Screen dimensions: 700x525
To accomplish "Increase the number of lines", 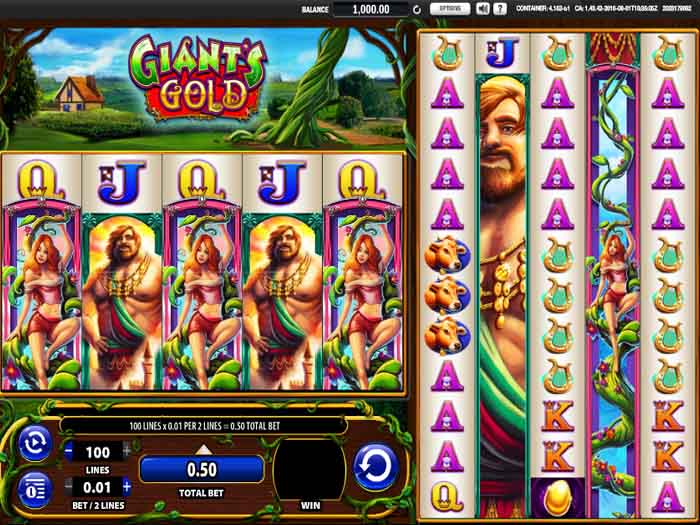I will (126, 451).
